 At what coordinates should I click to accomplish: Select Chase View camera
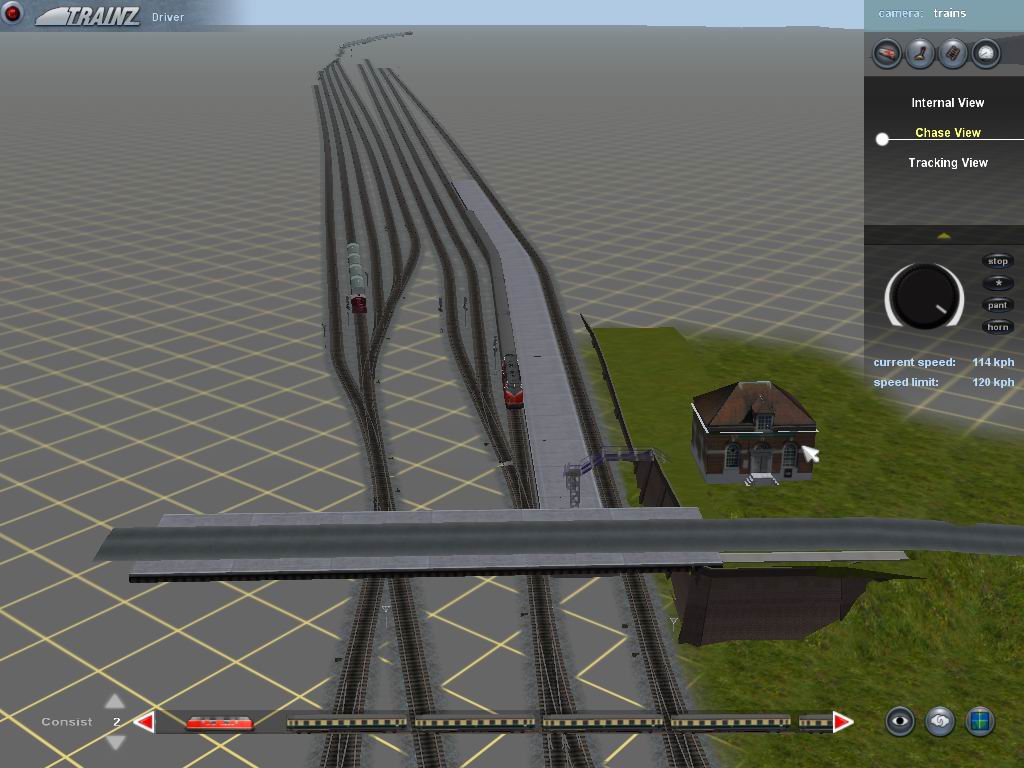947,133
